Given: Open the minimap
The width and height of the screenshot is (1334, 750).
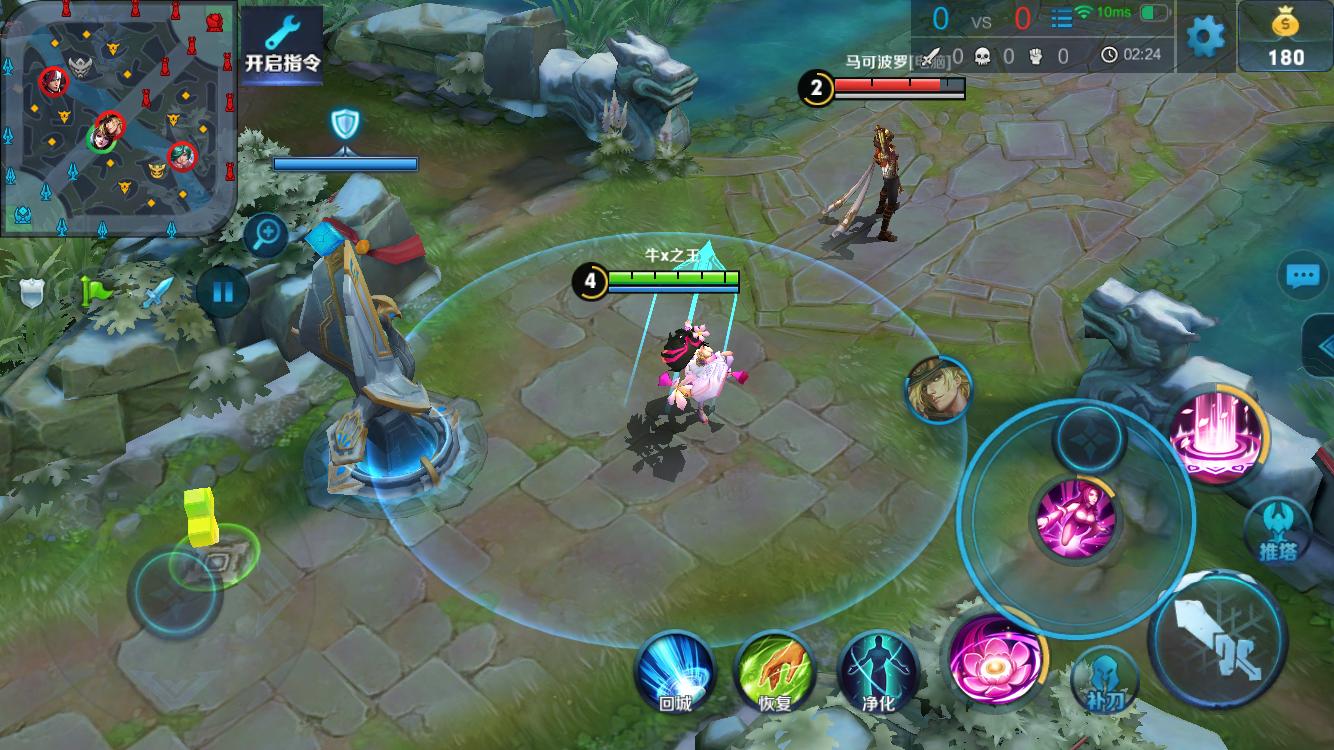Looking at the screenshot, I should [x=118, y=118].
